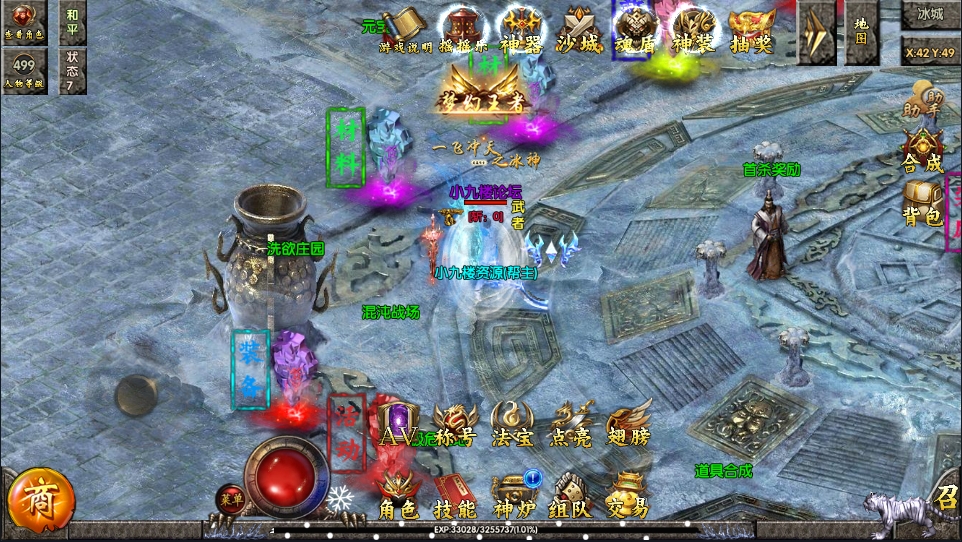Open the 翅膀 wings menu
Viewport: 962px width, 542px height.
click(x=629, y=425)
